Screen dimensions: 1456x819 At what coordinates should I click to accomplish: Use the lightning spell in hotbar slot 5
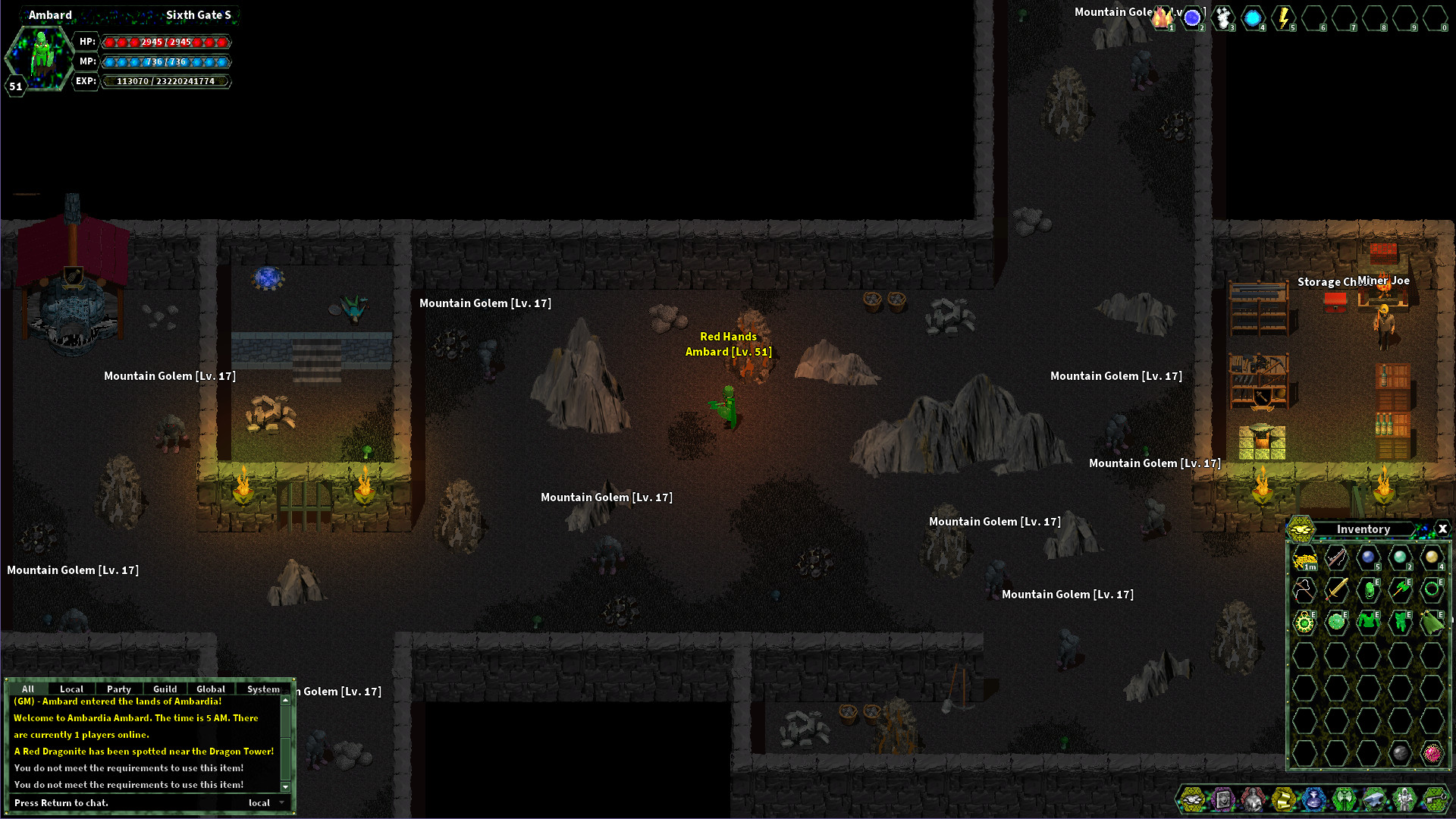point(1285,17)
